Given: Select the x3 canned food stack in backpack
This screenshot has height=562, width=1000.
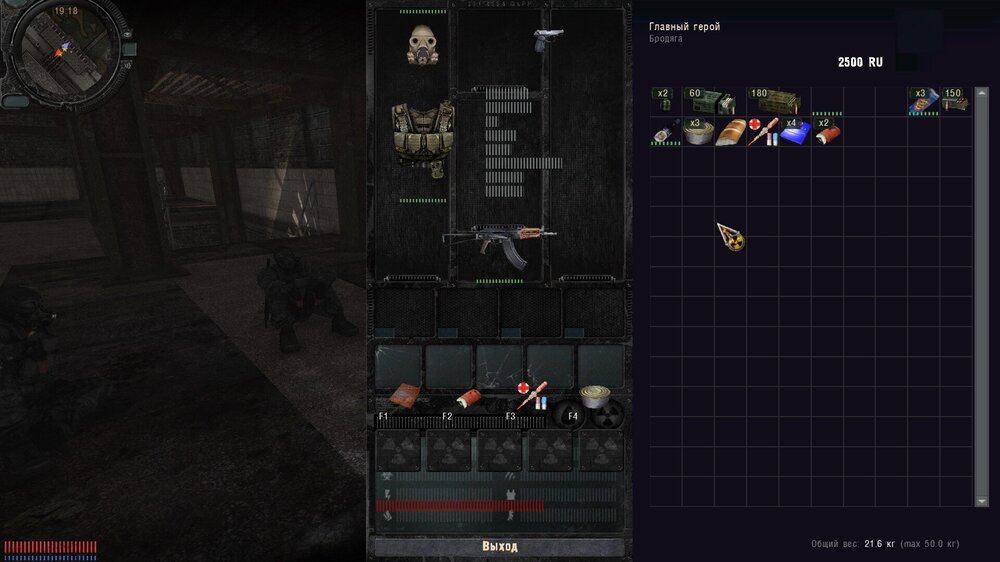Looking at the screenshot, I should point(698,133).
